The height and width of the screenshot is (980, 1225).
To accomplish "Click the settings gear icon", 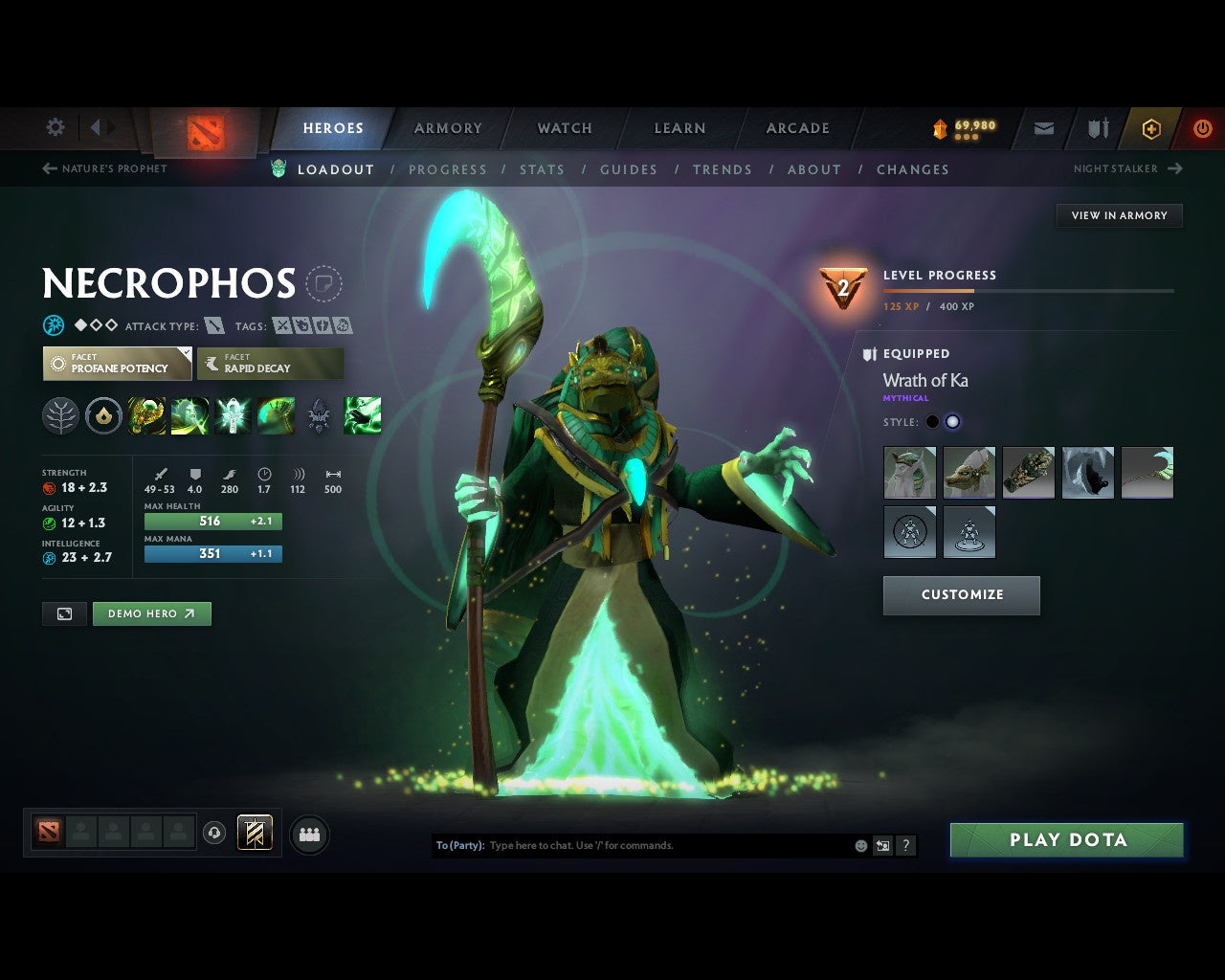I will click(x=55, y=126).
